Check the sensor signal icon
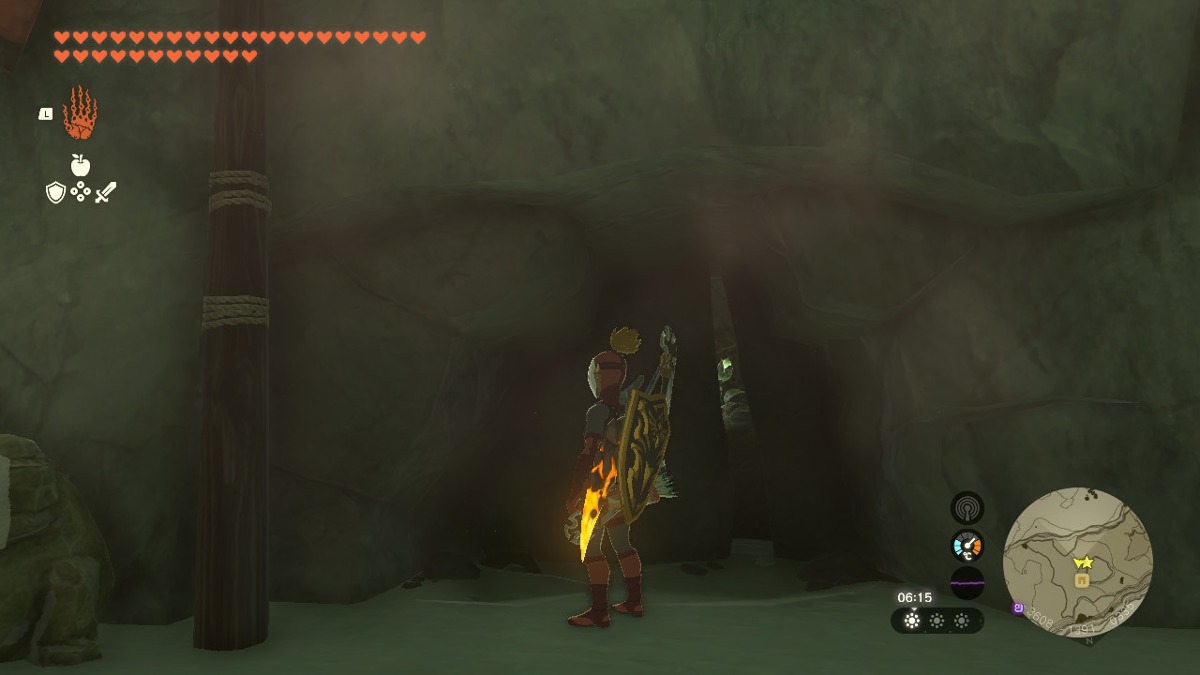The height and width of the screenshot is (675, 1200). click(x=967, y=508)
